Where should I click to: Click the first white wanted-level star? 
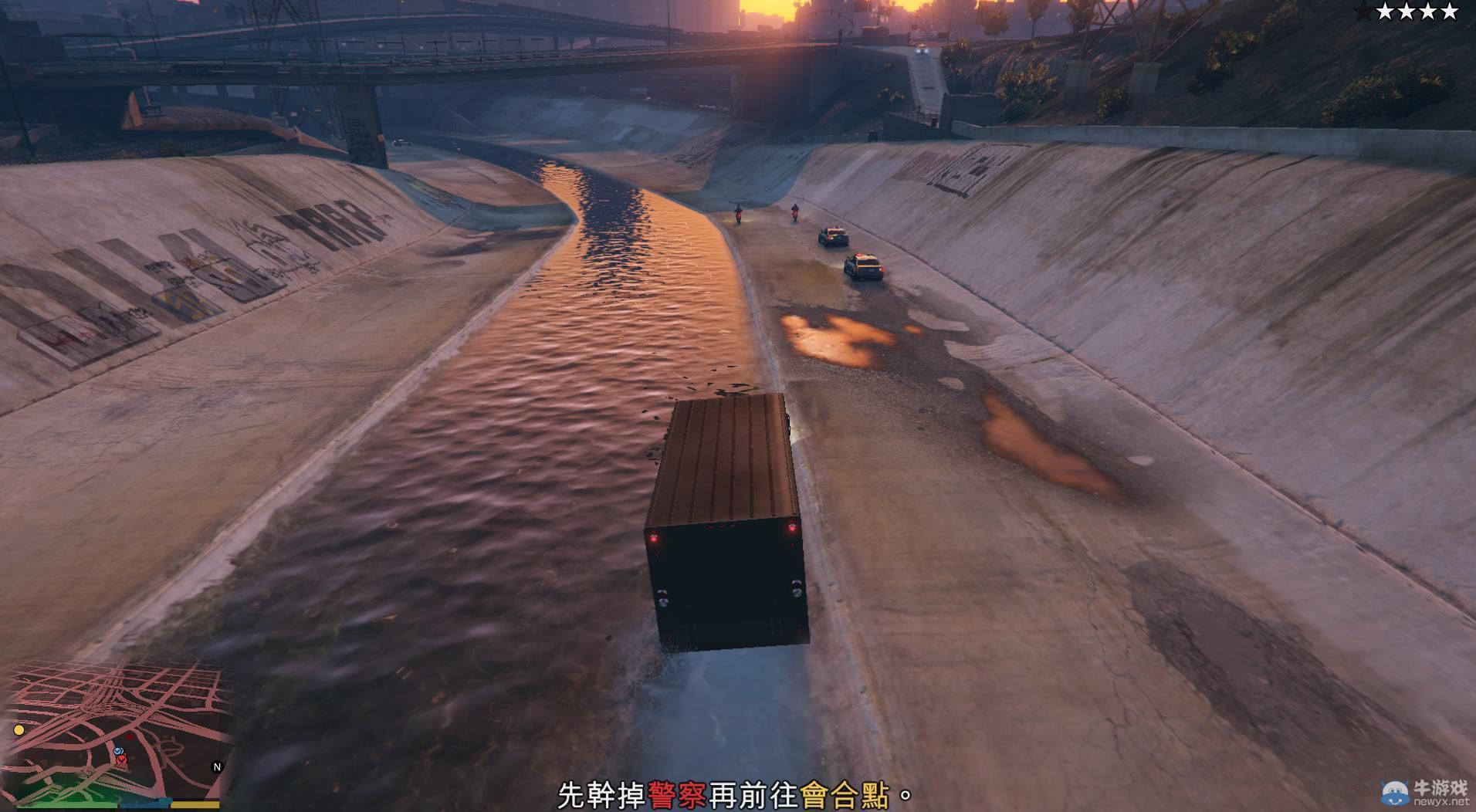(1386, 12)
